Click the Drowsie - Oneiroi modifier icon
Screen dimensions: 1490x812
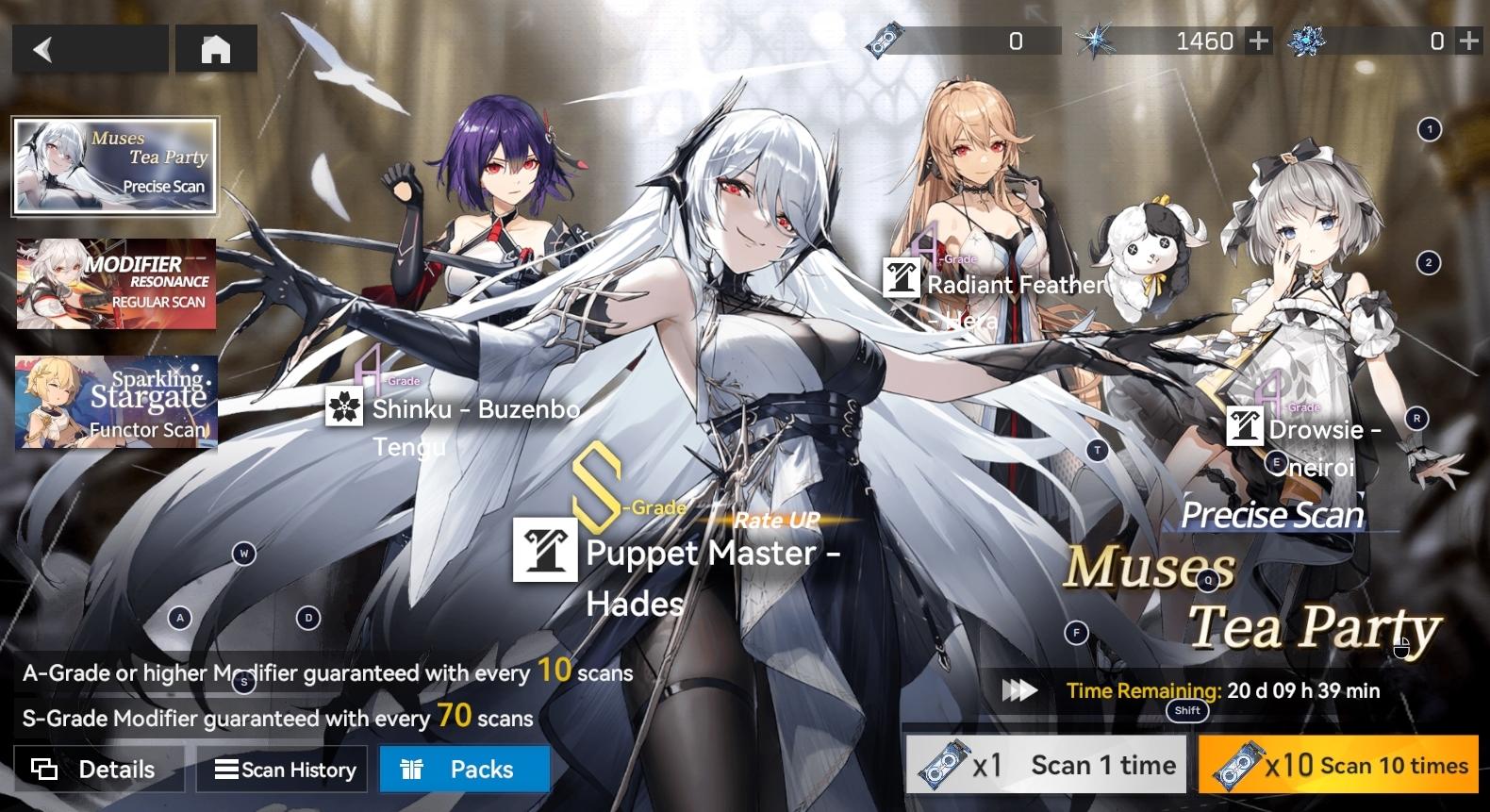pyautogui.click(x=1245, y=427)
